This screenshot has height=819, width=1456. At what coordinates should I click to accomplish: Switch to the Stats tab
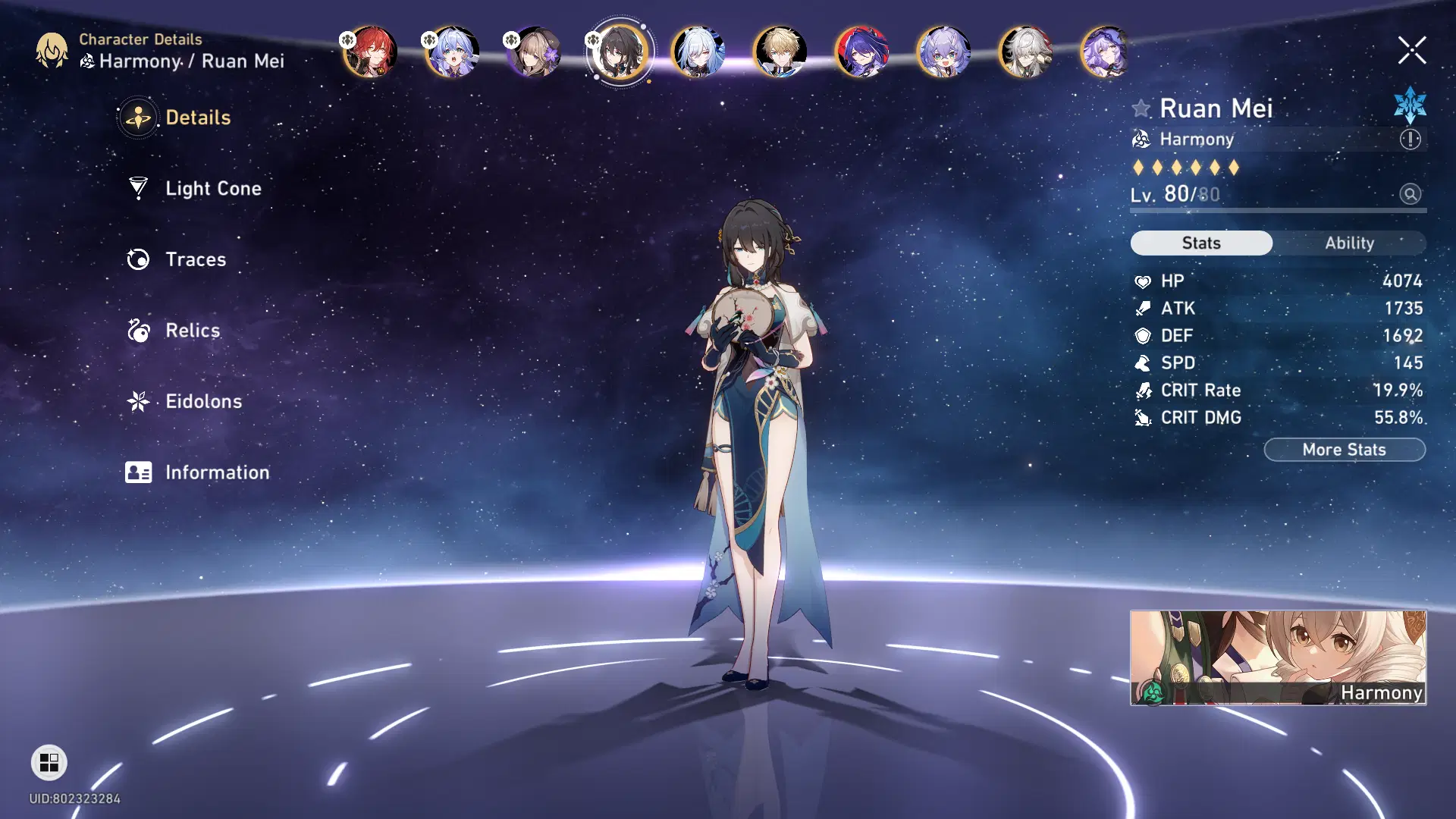pos(1201,243)
